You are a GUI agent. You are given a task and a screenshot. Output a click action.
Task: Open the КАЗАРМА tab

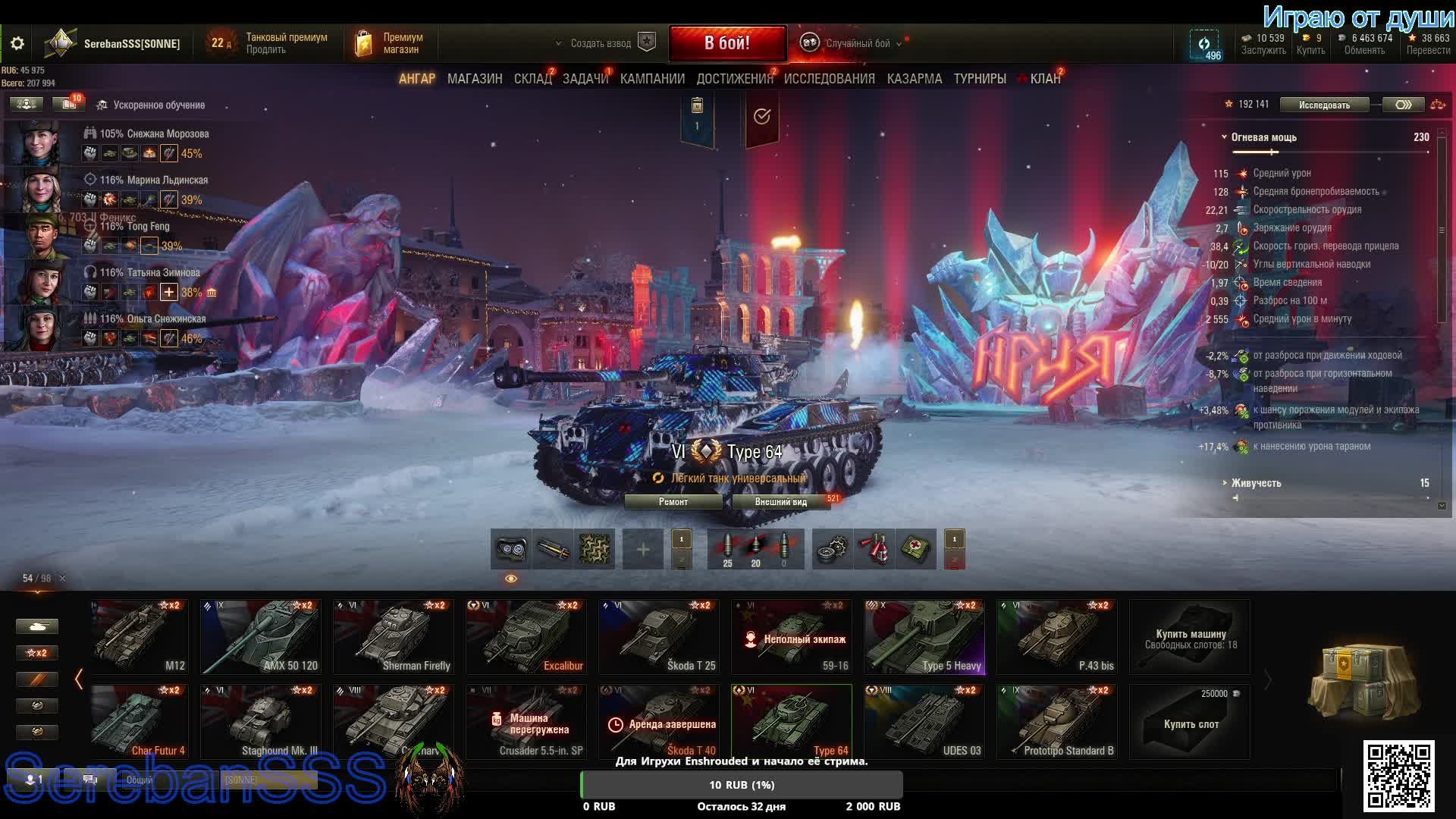(x=914, y=79)
